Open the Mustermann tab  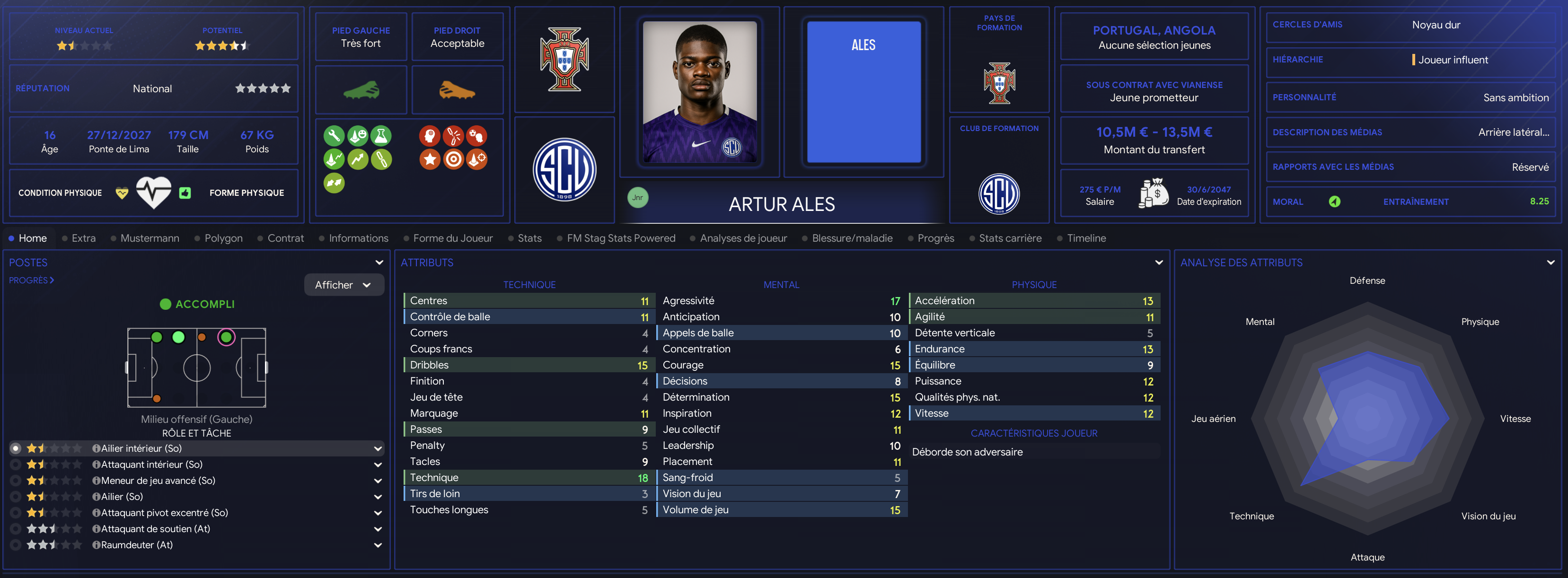pyautogui.click(x=149, y=238)
